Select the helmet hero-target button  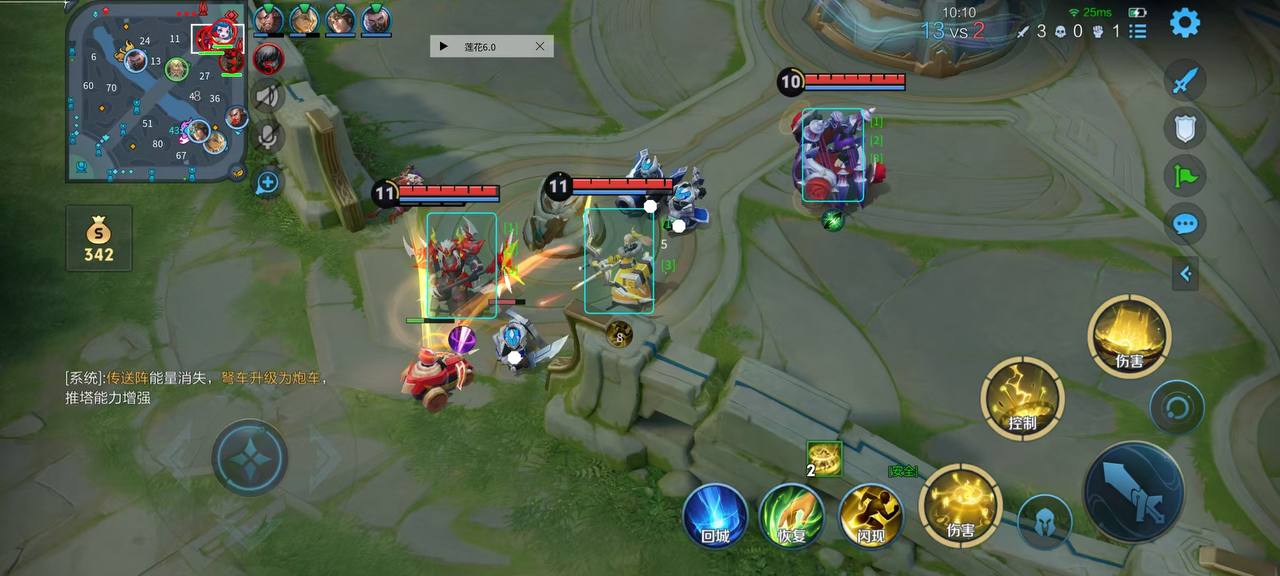pyautogui.click(x=1044, y=521)
